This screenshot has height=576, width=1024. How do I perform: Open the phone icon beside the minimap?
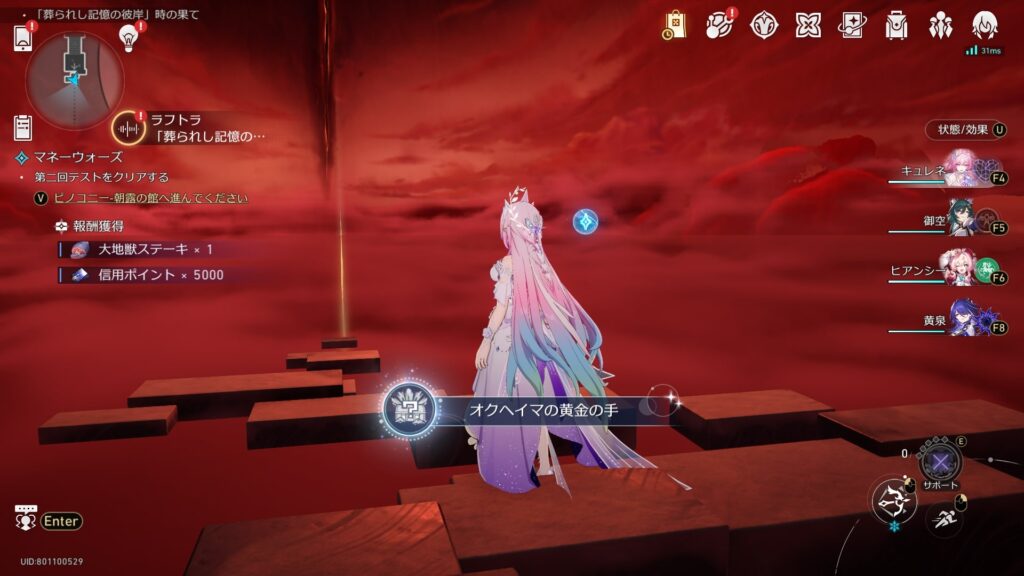coord(24,38)
